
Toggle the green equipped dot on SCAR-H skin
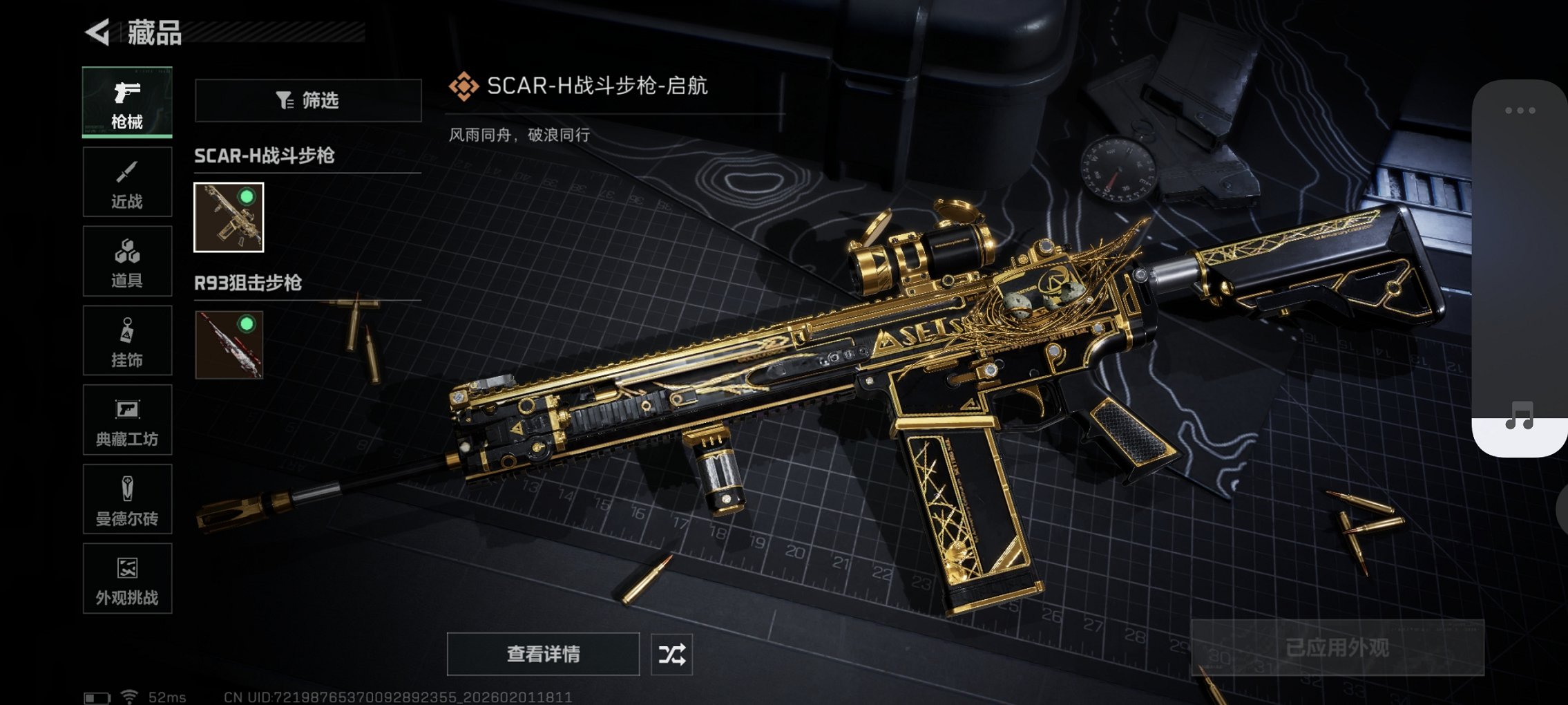tap(247, 196)
